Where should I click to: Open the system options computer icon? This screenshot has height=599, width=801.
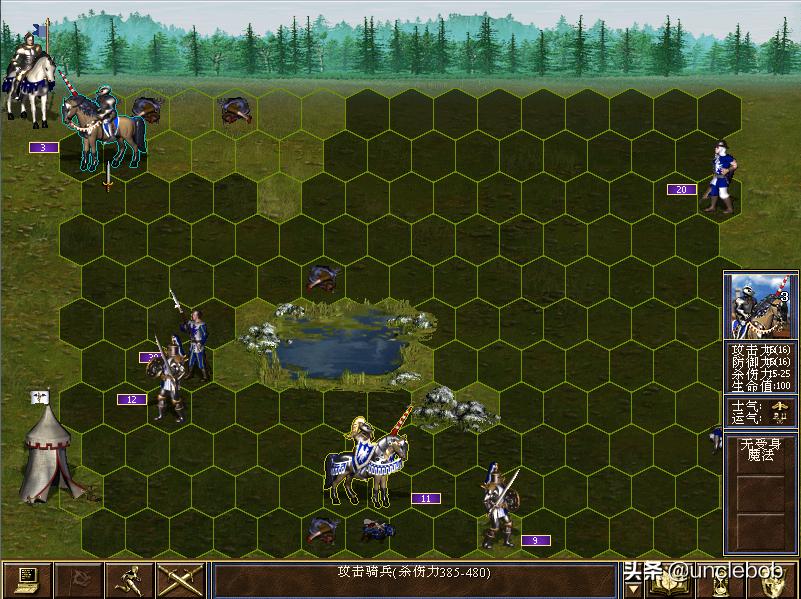27,580
